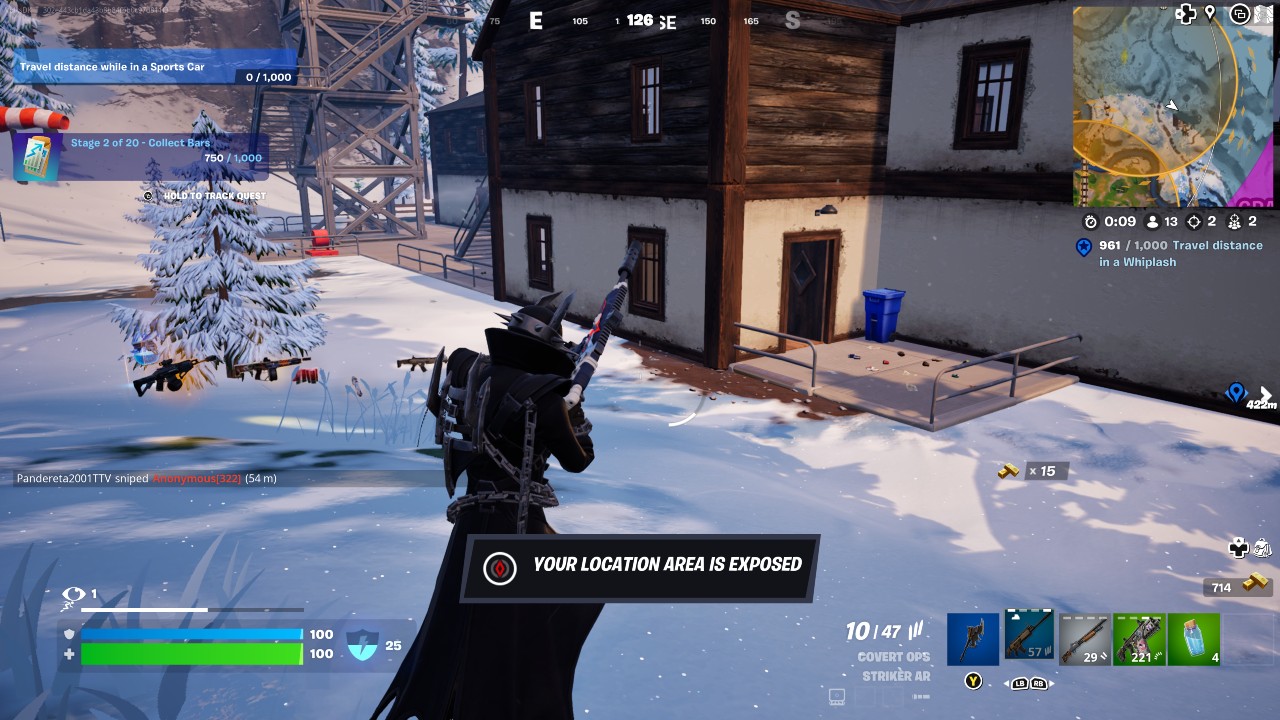Click the Collect Bars quest card icon
Screen dimensions: 1280x720
[35, 155]
